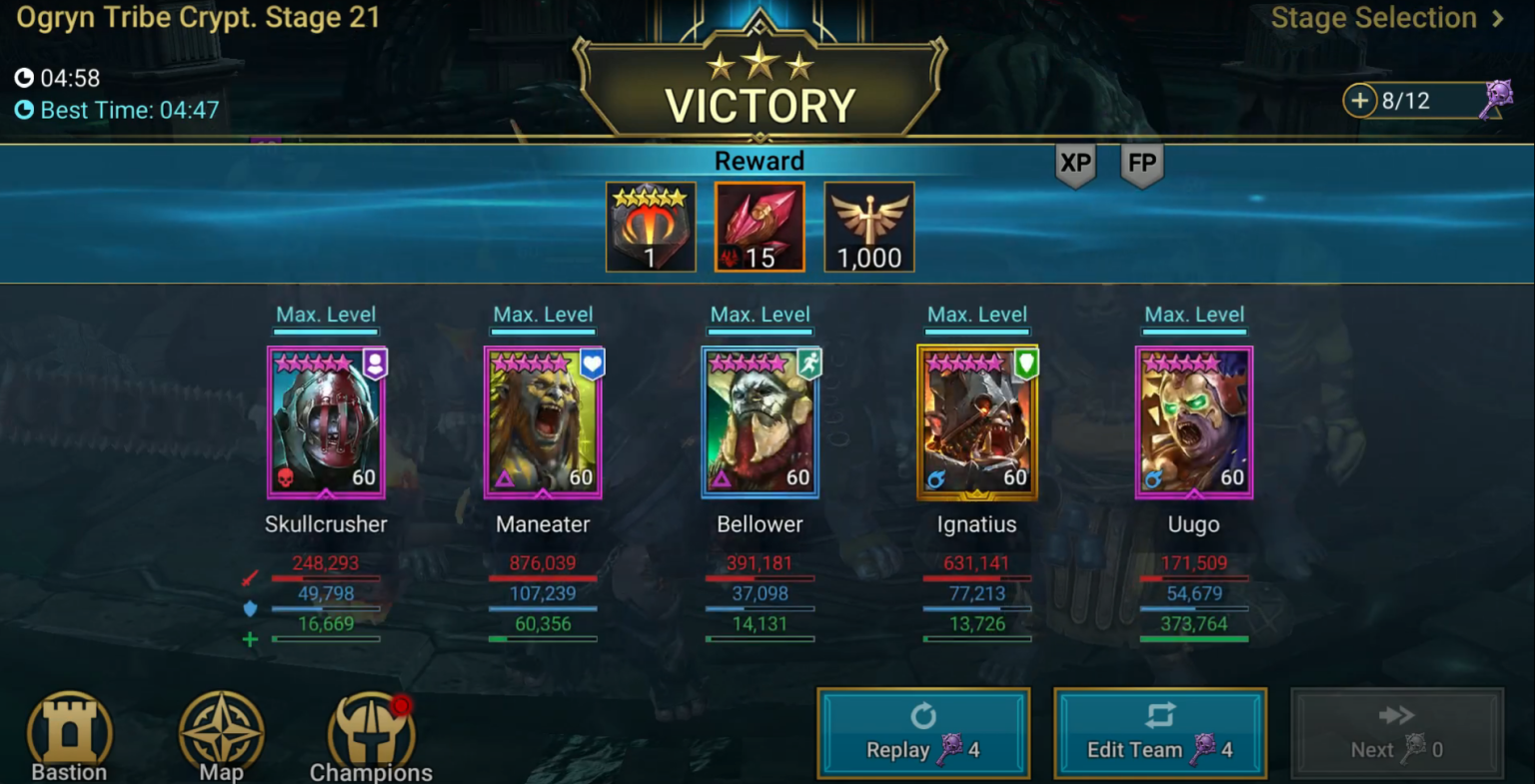Click Maneater's blue HP role badge
1535x784 pixels.
[592, 365]
